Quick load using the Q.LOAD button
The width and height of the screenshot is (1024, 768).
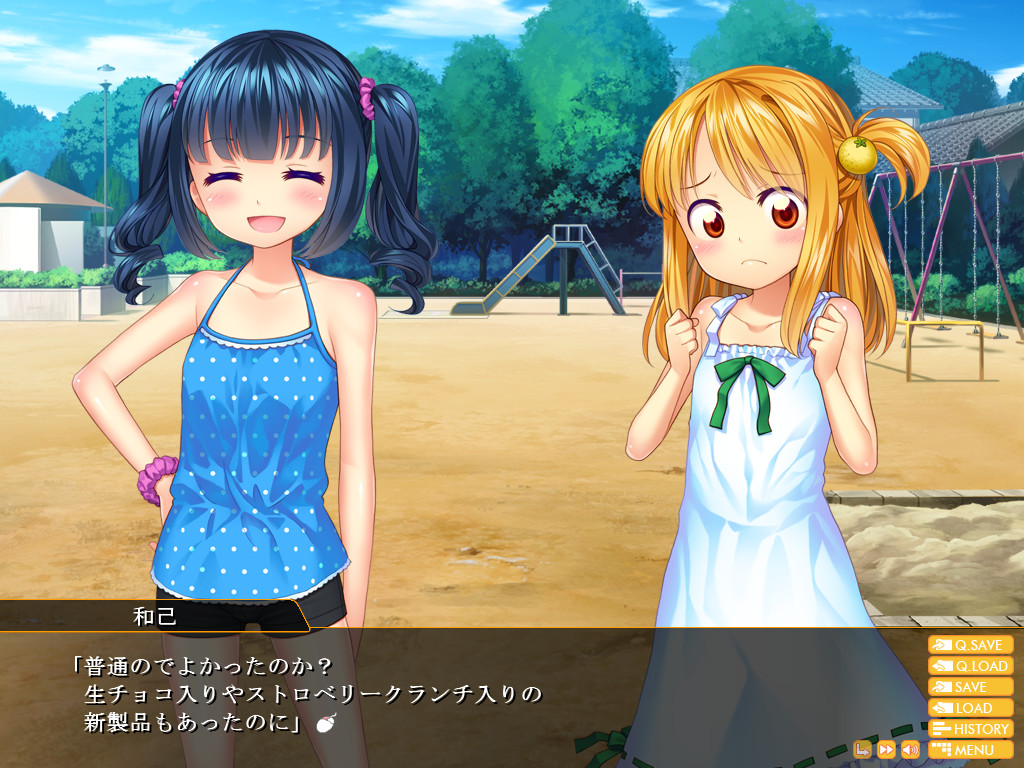pos(970,666)
